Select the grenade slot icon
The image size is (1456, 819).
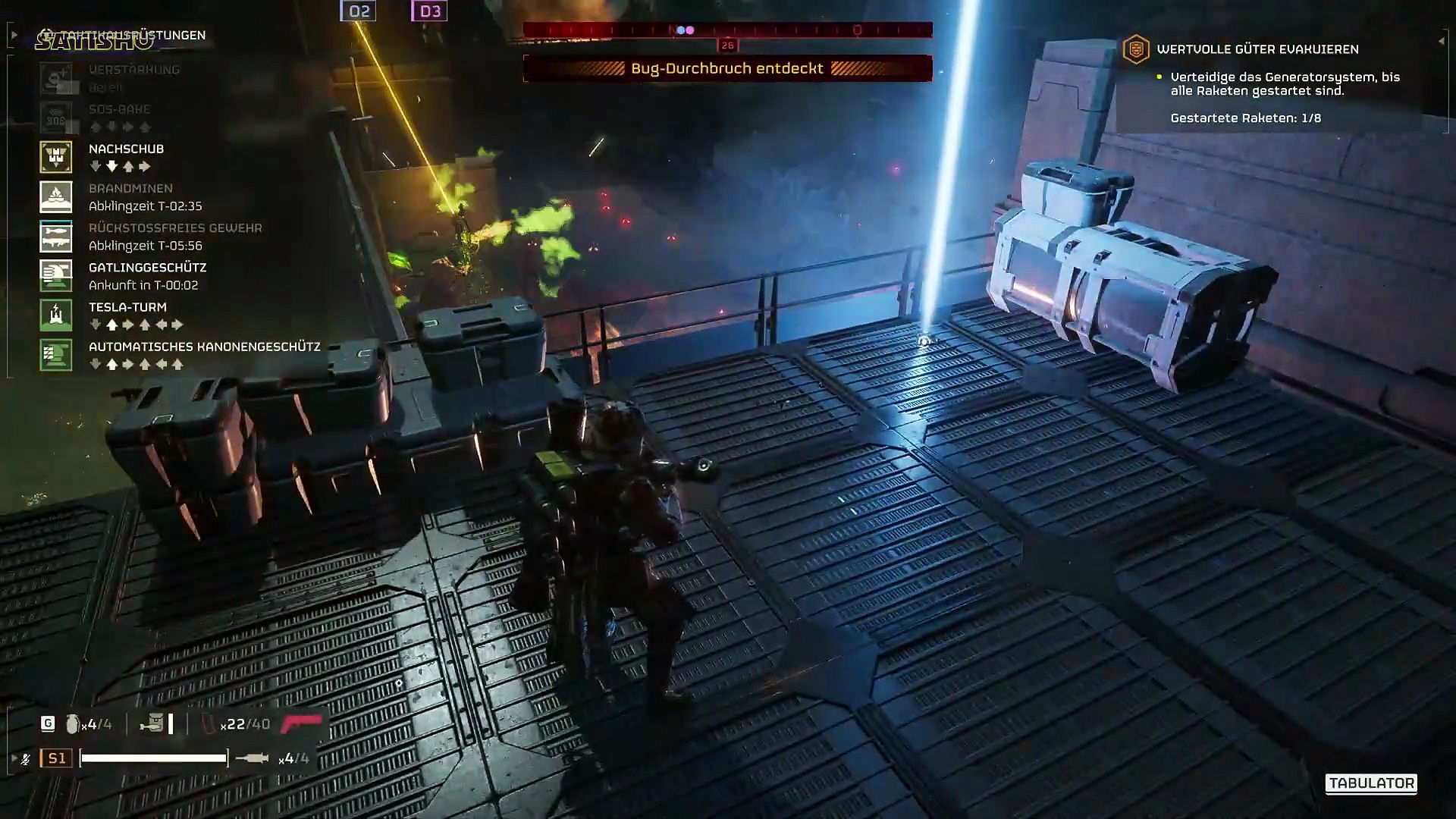(x=73, y=724)
